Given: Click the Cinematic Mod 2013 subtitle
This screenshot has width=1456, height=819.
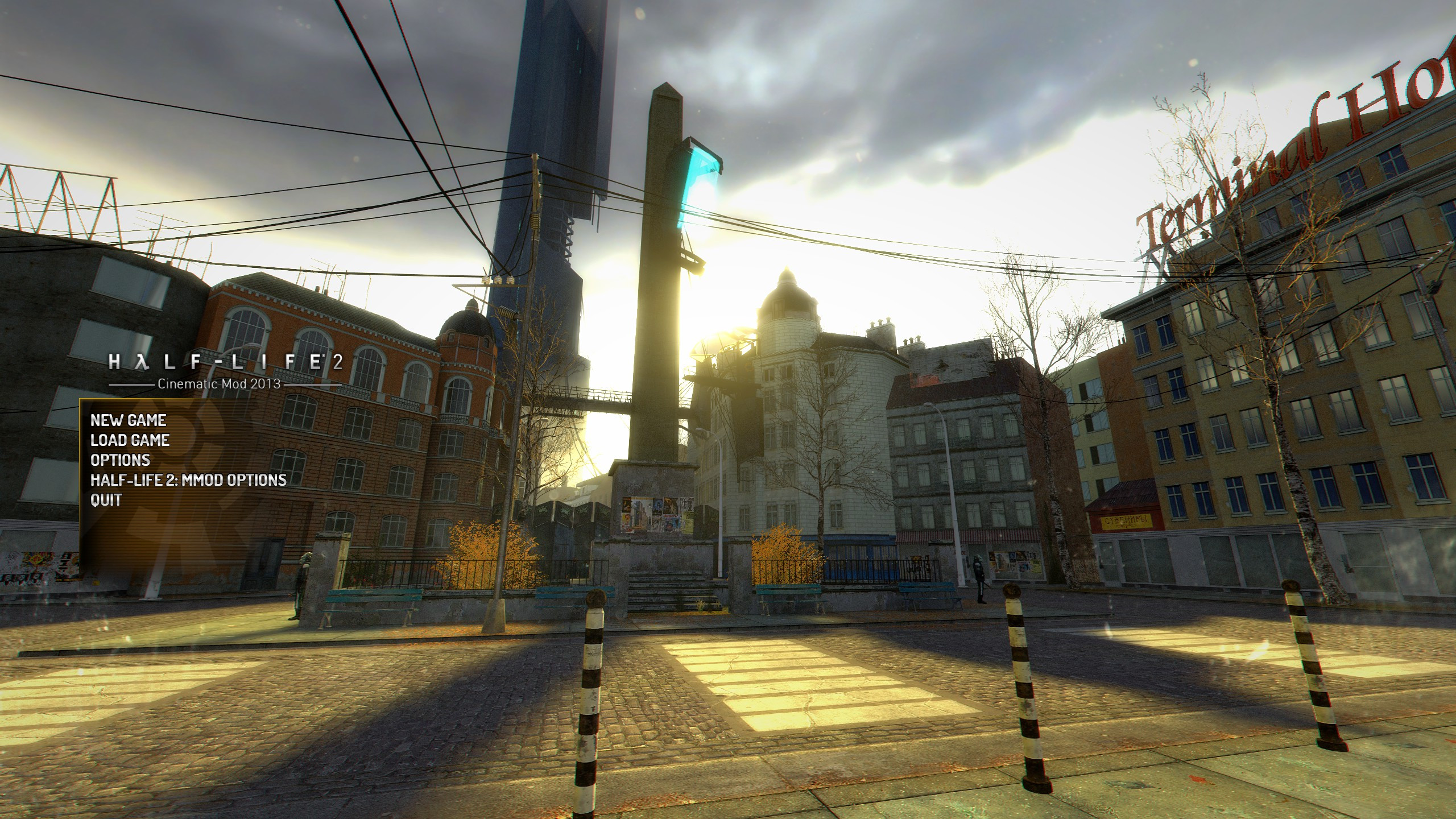Looking at the screenshot, I should tap(221, 385).
